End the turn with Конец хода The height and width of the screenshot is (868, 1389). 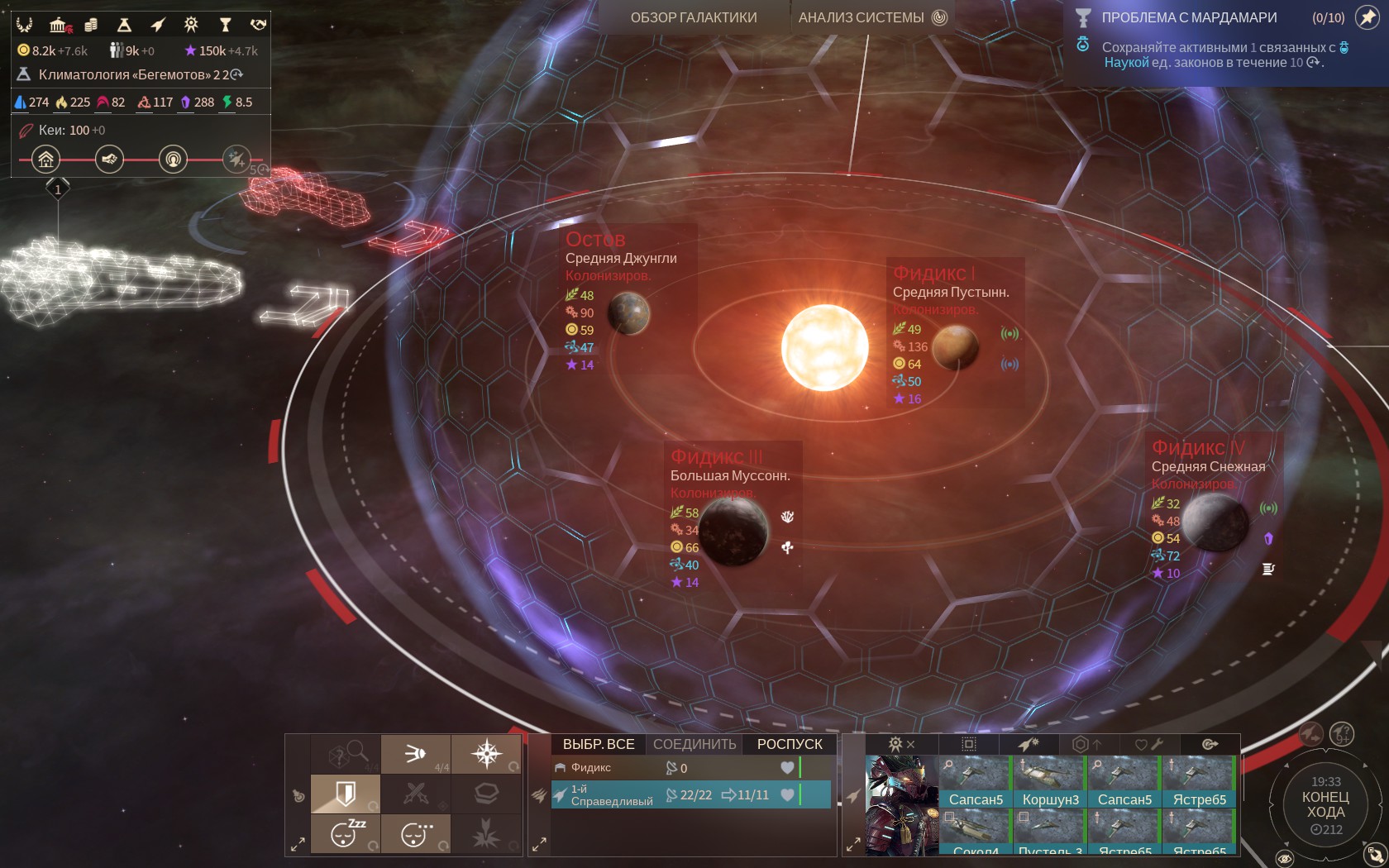point(1325,804)
